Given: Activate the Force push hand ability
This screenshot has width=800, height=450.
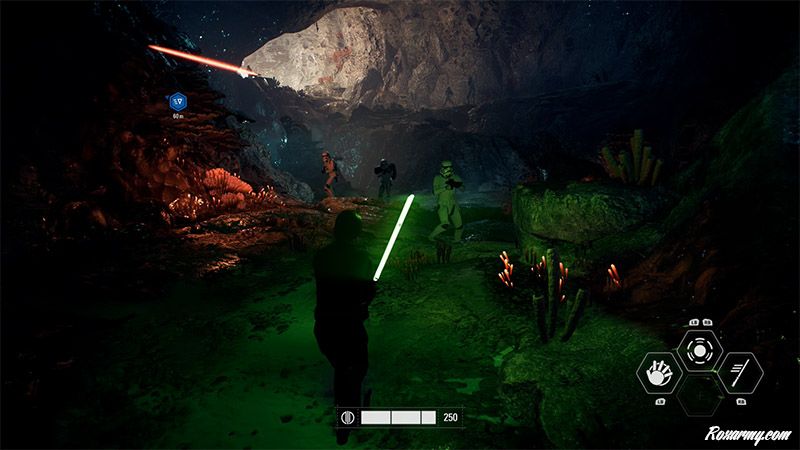Looking at the screenshot, I should [x=658, y=373].
